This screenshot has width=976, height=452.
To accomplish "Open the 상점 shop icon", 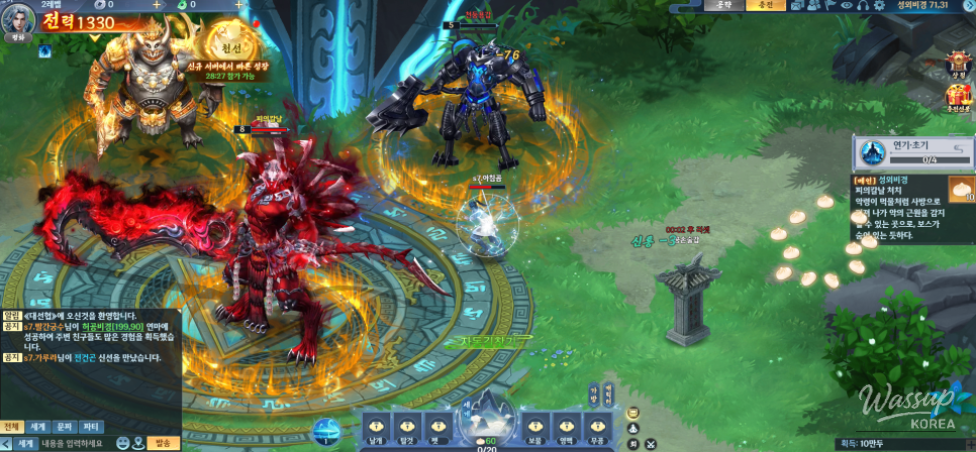I will (958, 64).
